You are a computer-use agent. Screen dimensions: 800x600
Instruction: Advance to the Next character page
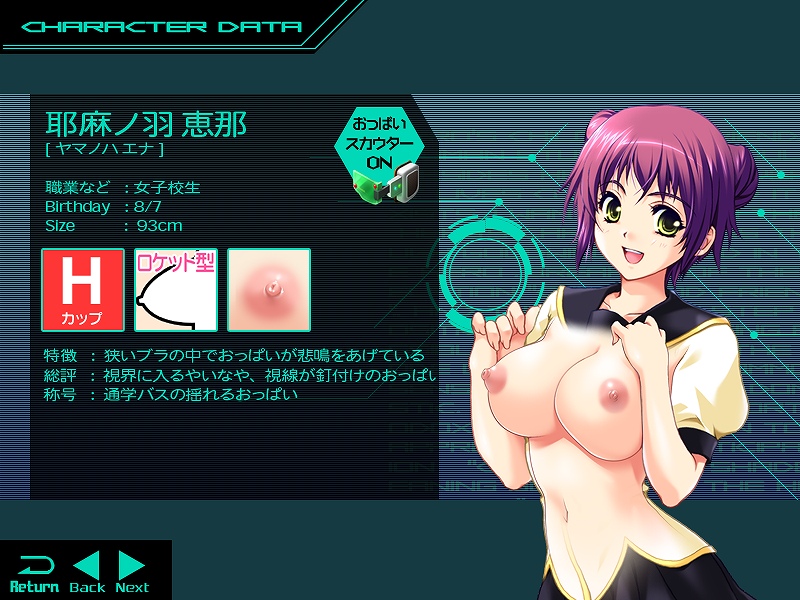click(x=132, y=572)
